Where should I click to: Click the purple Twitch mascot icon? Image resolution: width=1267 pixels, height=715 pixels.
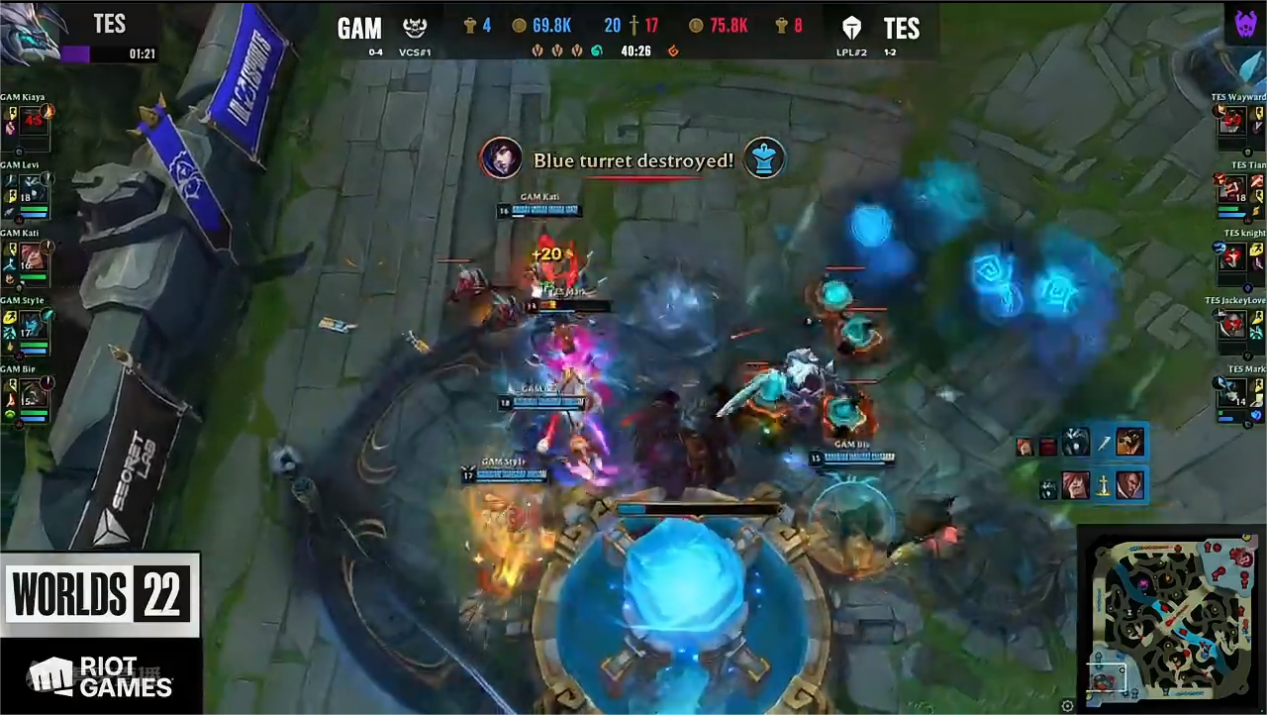click(1245, 24)
